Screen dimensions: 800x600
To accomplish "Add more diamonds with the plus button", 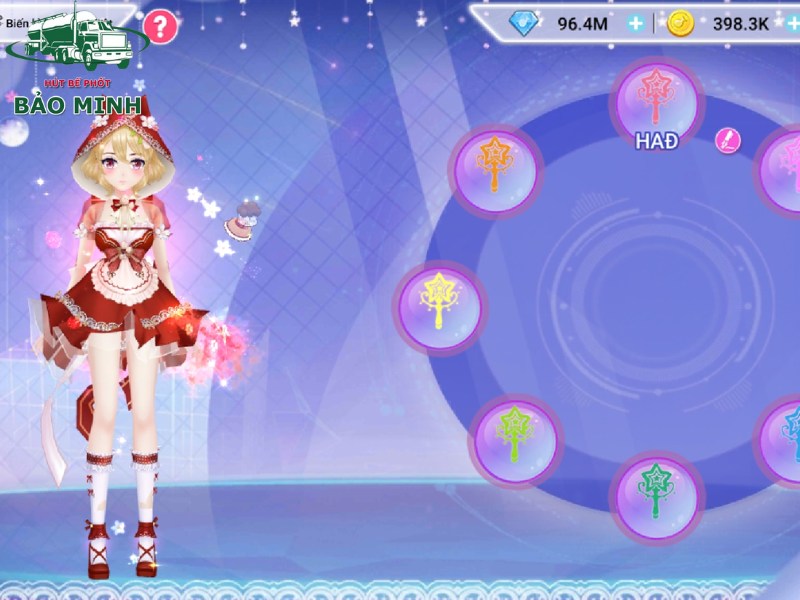I will (636, 24).
